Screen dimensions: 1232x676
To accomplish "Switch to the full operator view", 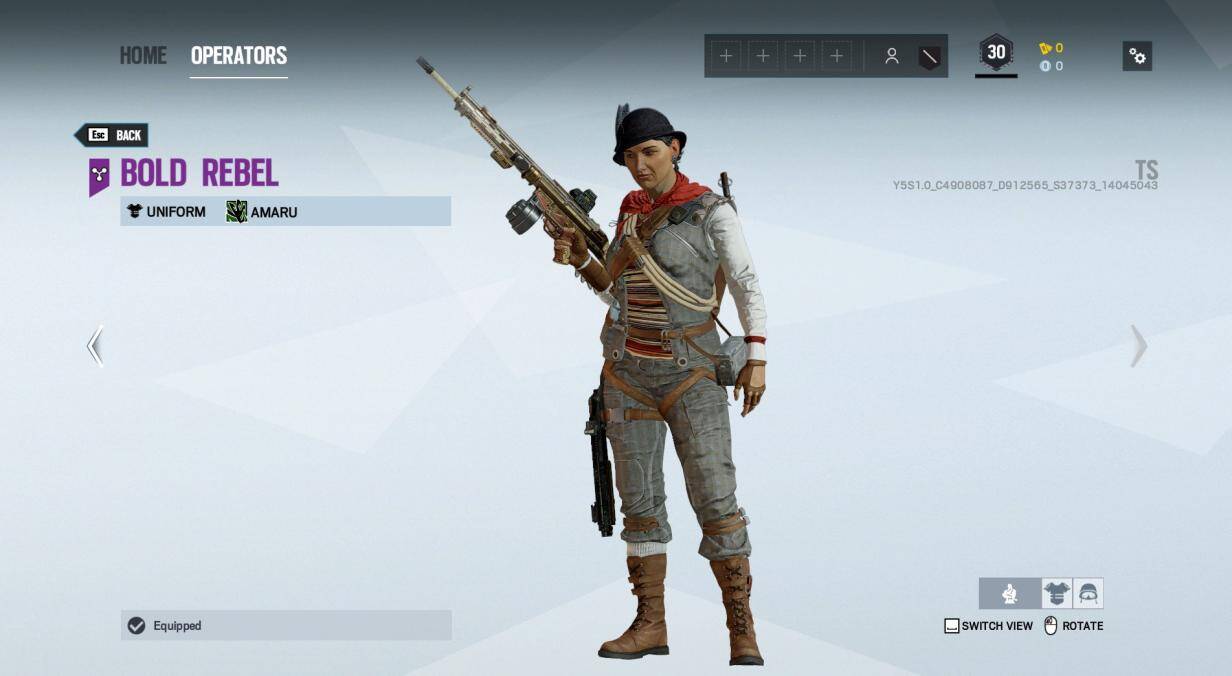I will point(1010,594).
